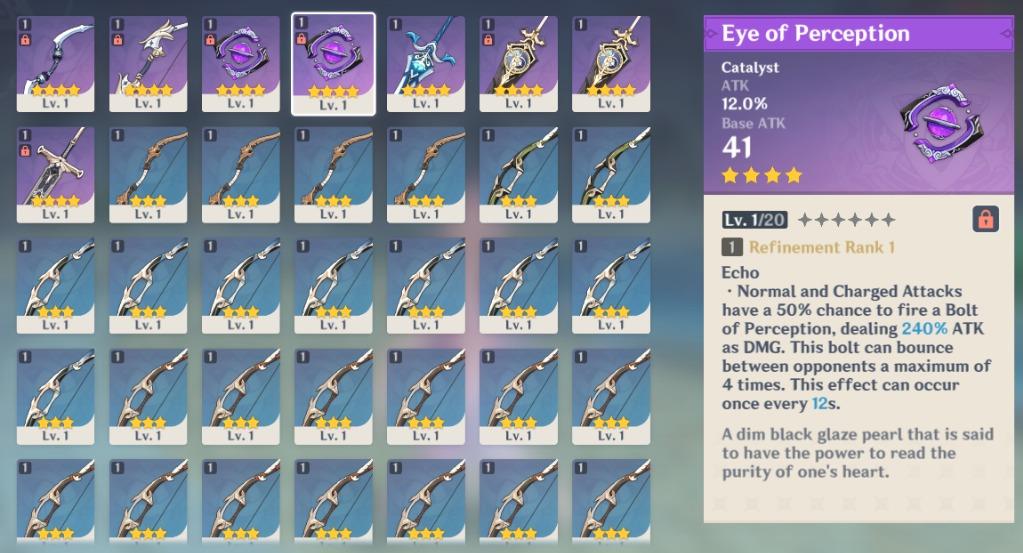Pick the locked gold-emblem lance

pyautogui.click(x=518, y=63)
